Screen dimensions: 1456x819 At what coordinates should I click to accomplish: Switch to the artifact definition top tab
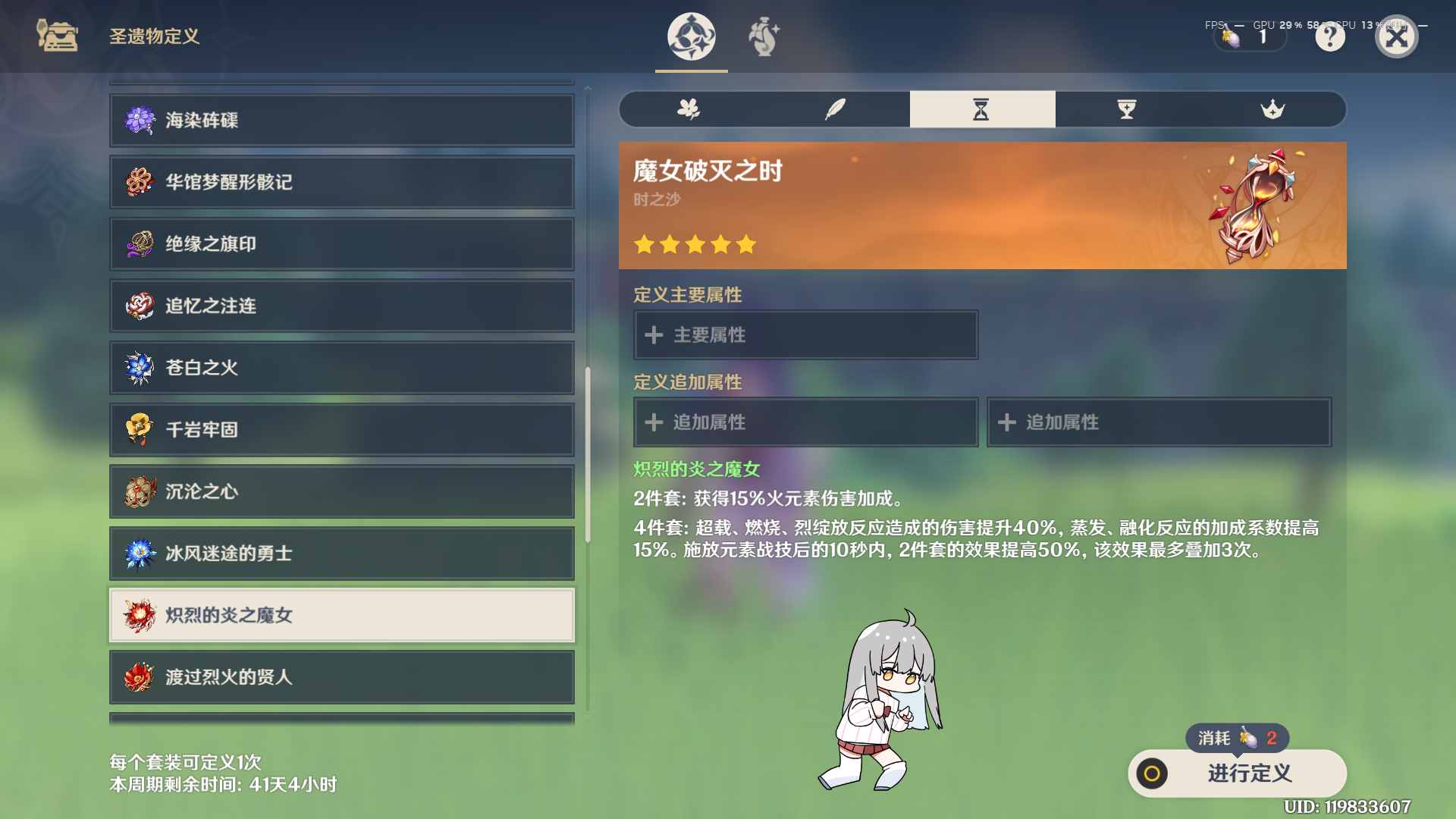tap(690, 37)
